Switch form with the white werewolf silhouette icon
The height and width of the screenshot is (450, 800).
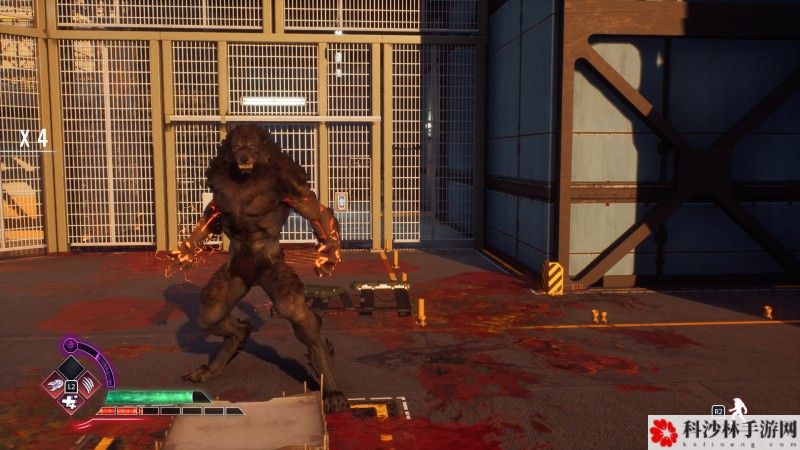coord(739,407)
